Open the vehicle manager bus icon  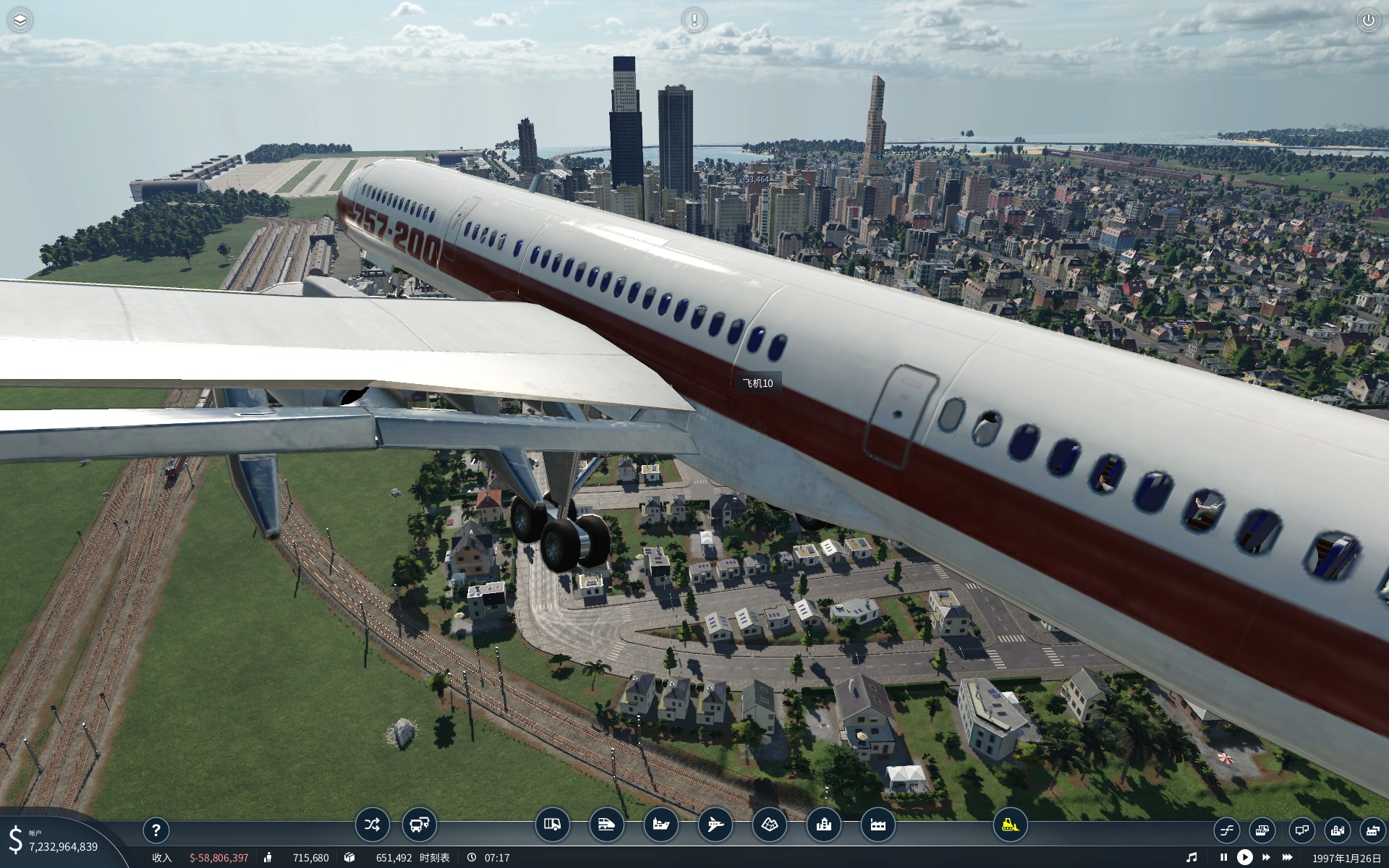419,825
